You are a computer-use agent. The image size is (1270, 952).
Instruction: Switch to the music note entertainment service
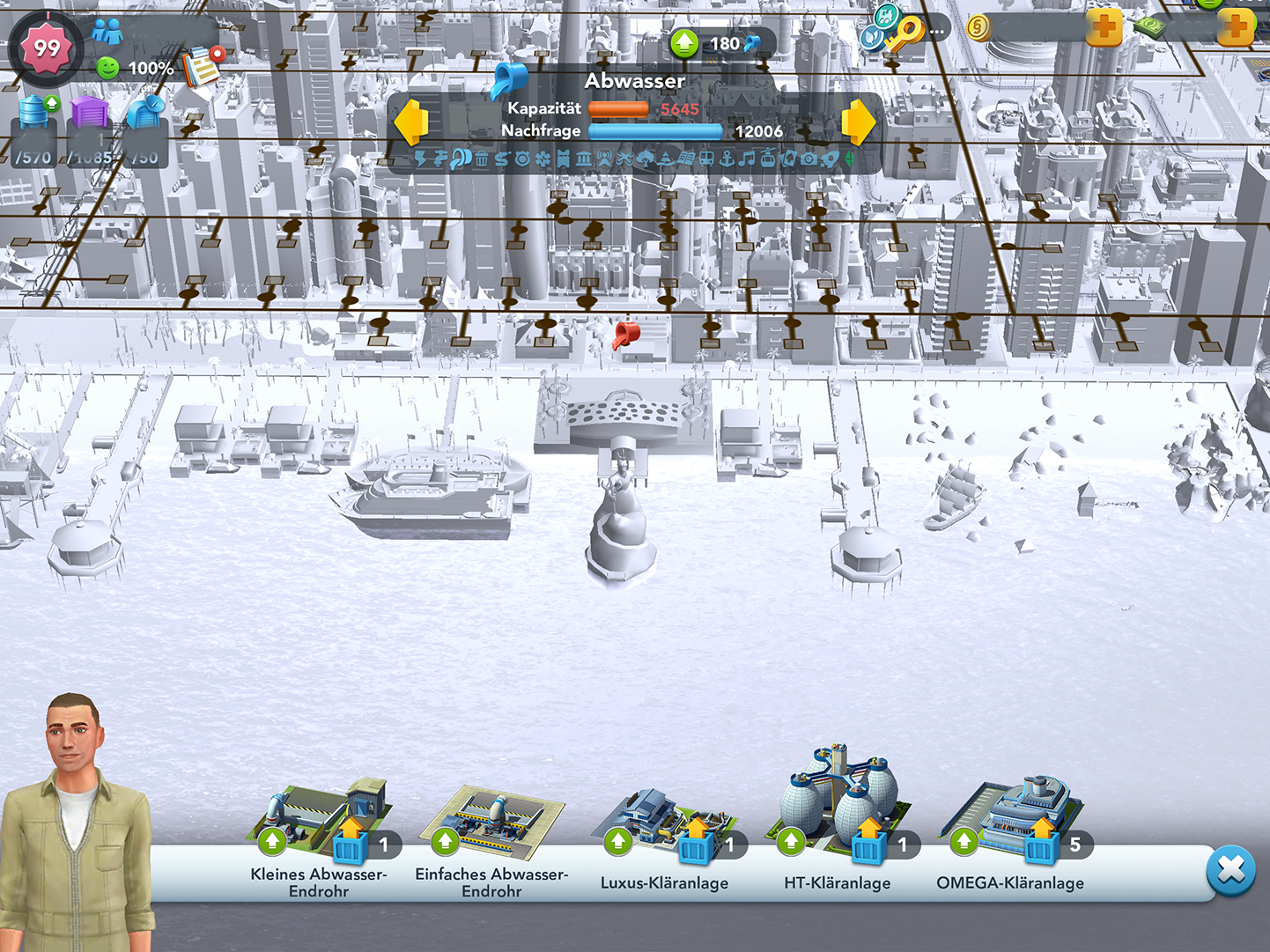coord(747,159)
